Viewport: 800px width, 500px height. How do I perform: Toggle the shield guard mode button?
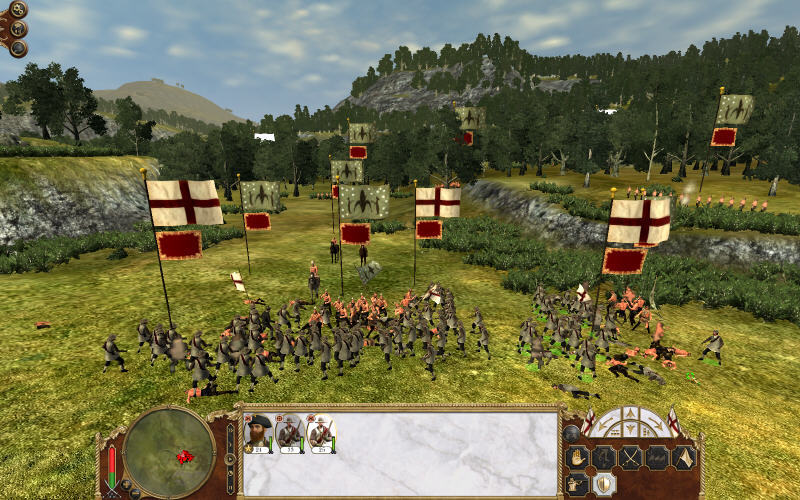[x=606, y=484]
